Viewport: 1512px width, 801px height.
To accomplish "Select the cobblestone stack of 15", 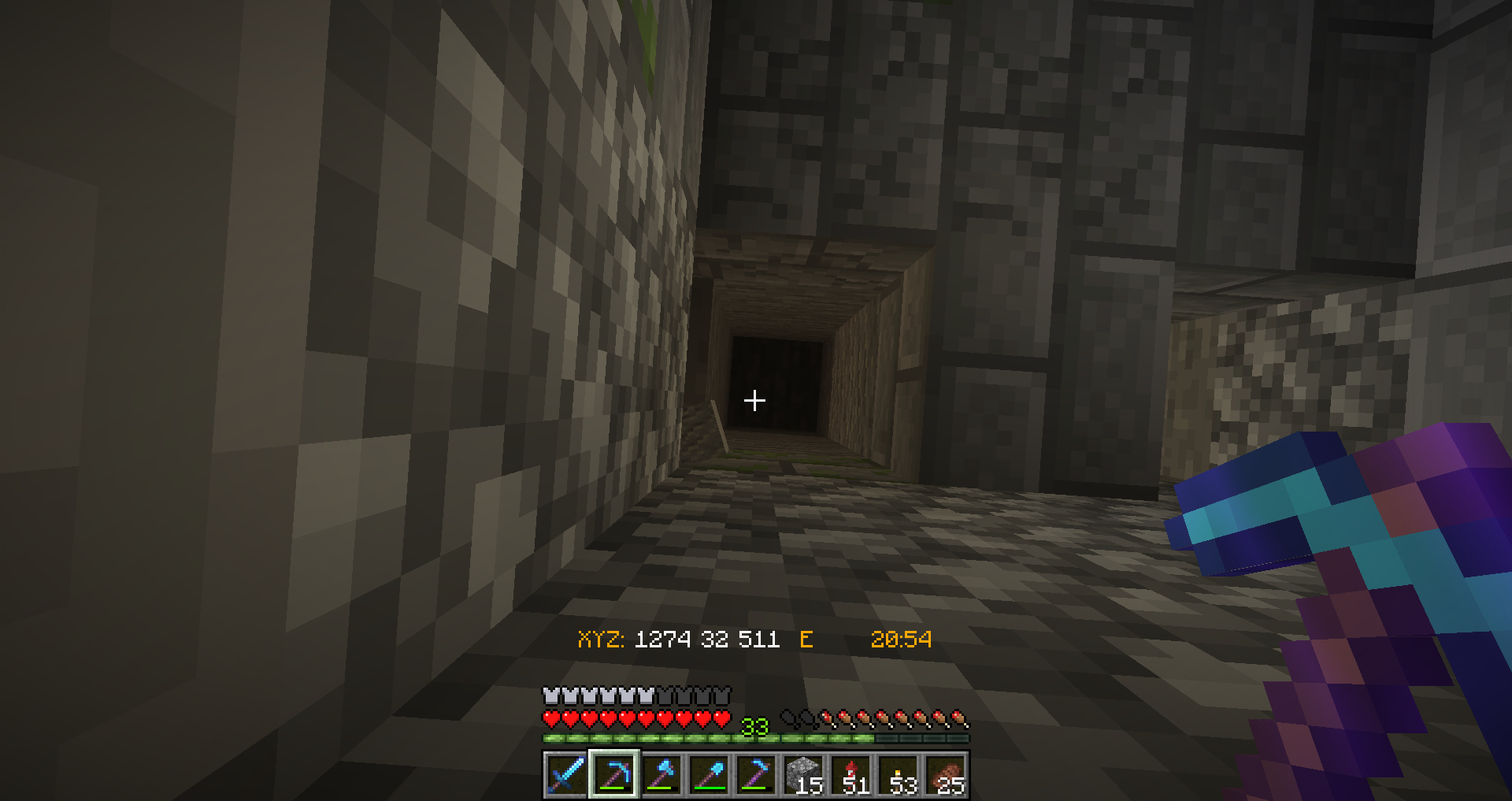I will coord(803,774).
